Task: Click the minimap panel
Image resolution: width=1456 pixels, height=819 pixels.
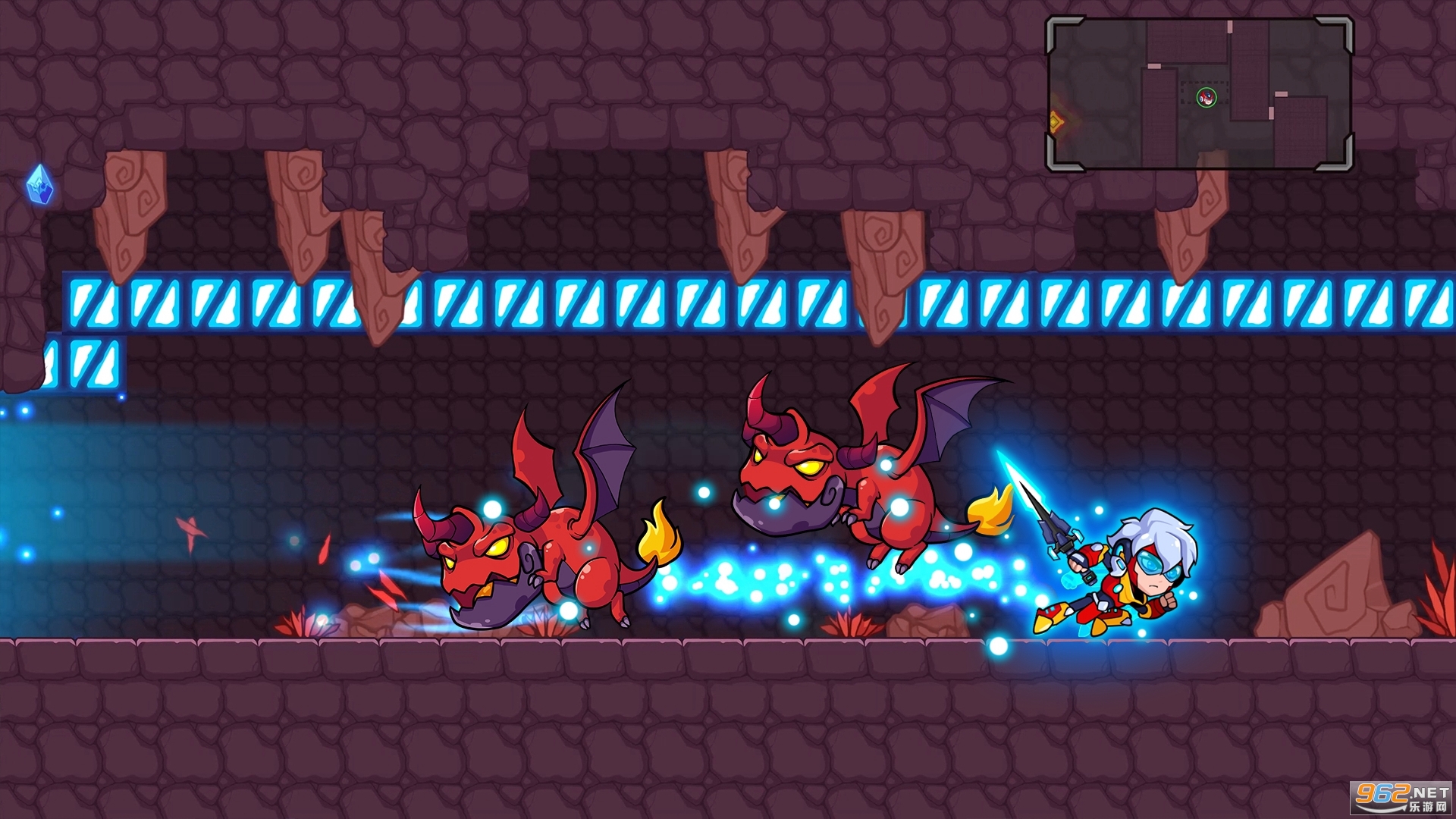Action: [1199, 93]
